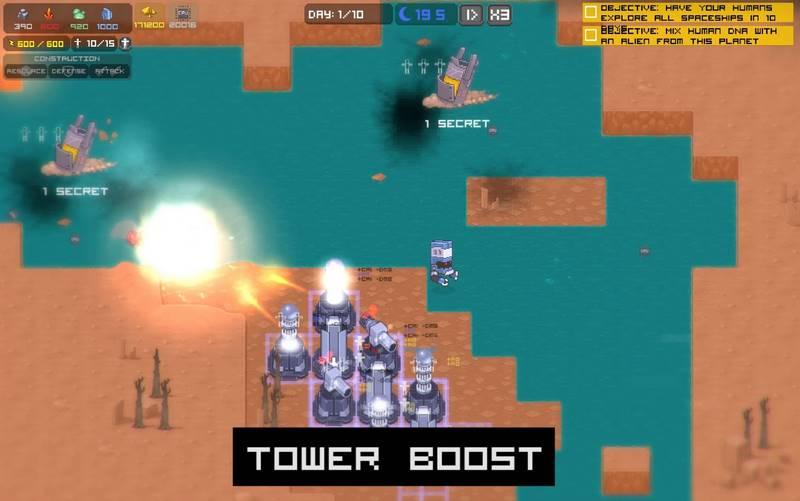Open the Defense construction category
The height and width of the screenshot is (501, 800).
68,72
